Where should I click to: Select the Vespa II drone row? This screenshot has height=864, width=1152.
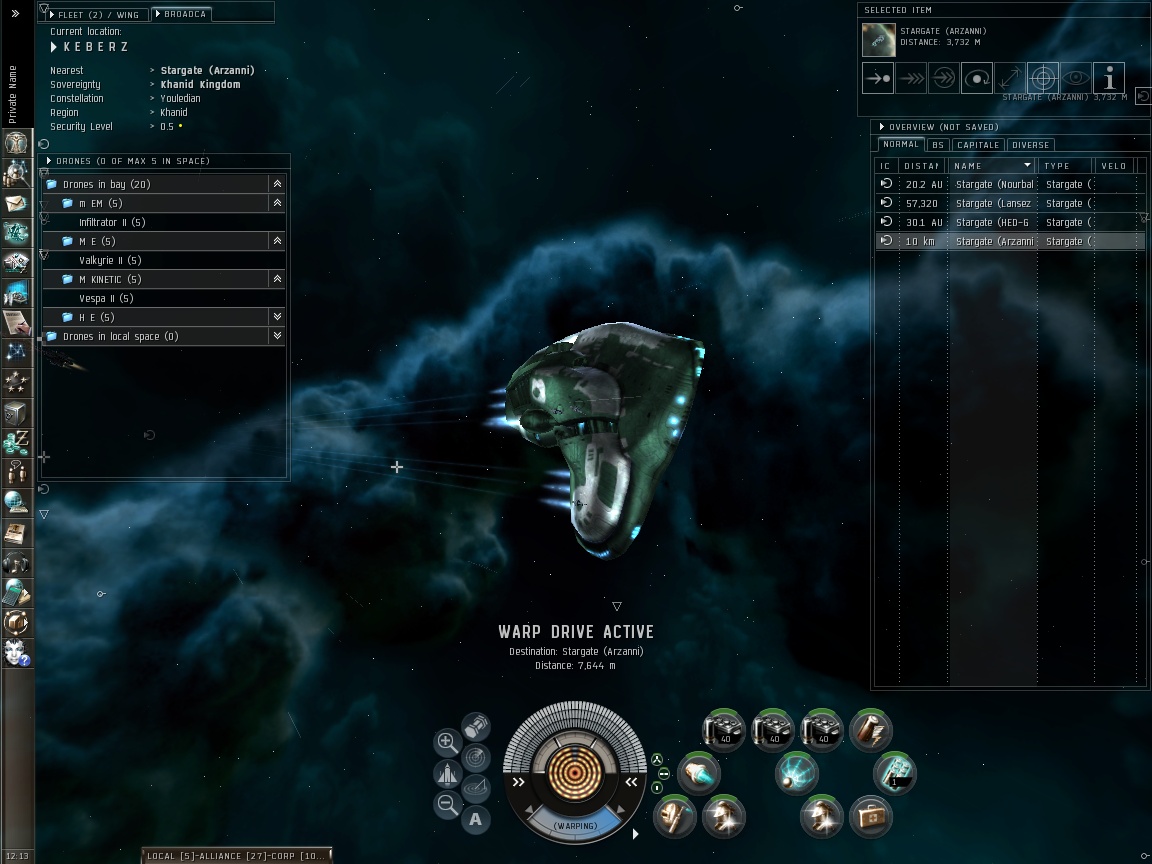pyautogui.click(x=106, y=298)
